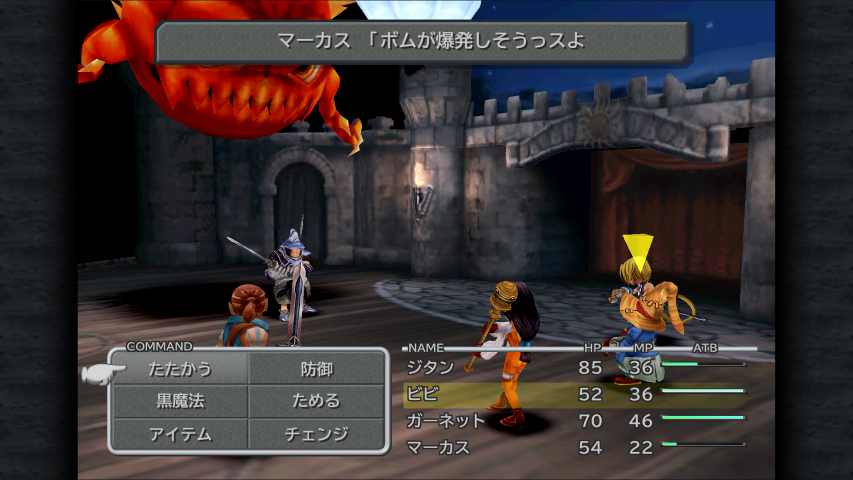
Task: Use the ためる (Focus) command
Action: [x=317, y=401]
